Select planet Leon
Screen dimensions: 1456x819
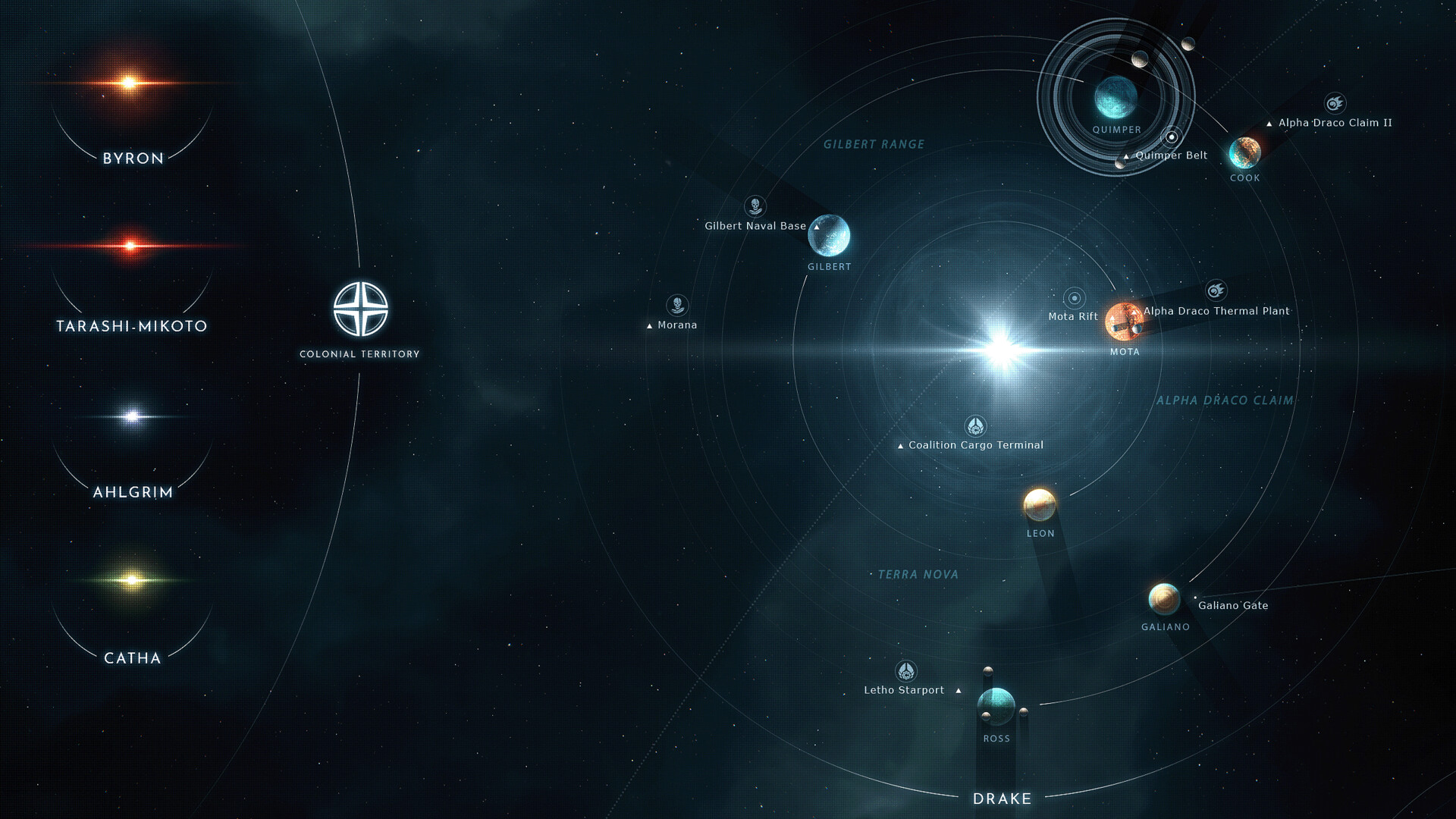pyautogui.click(x=1040, y=505)
